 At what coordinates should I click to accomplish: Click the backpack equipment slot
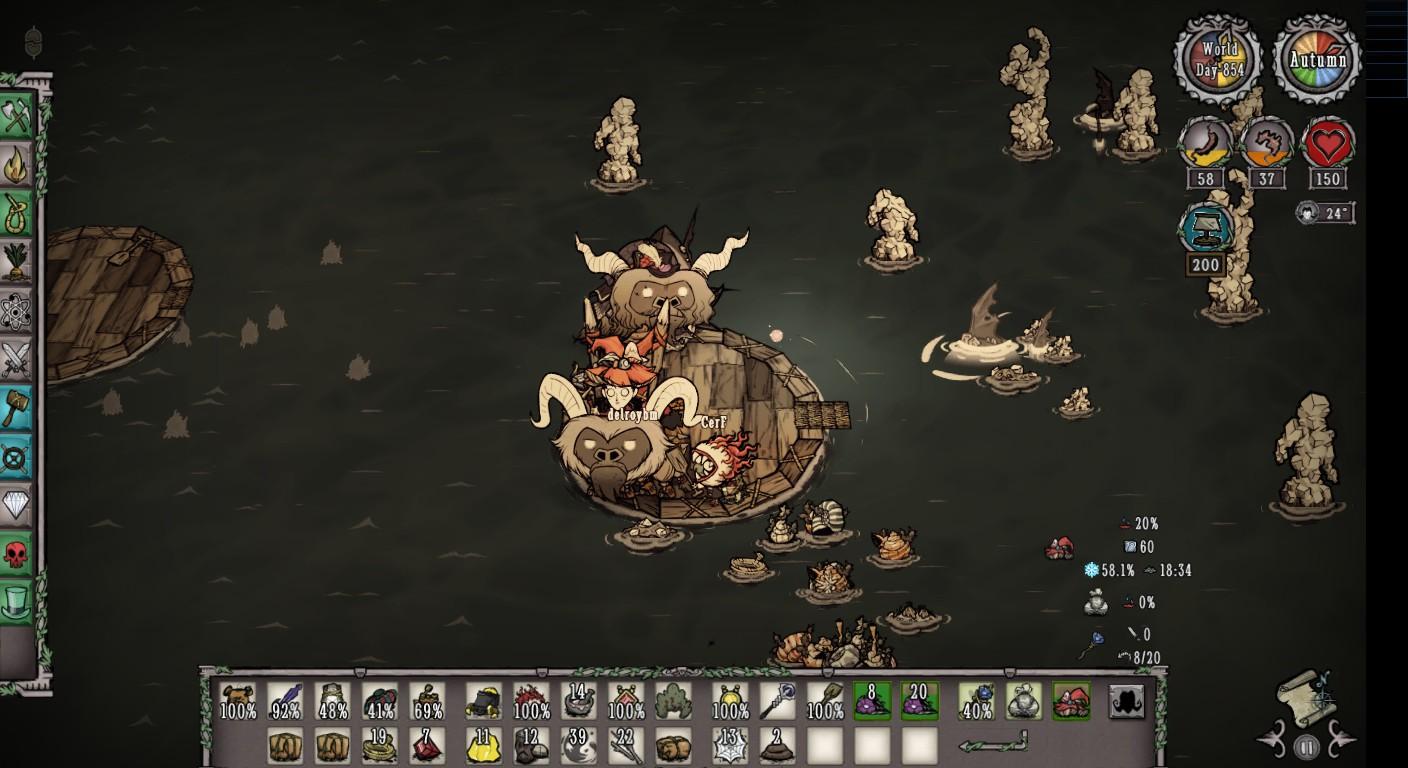1126,701
